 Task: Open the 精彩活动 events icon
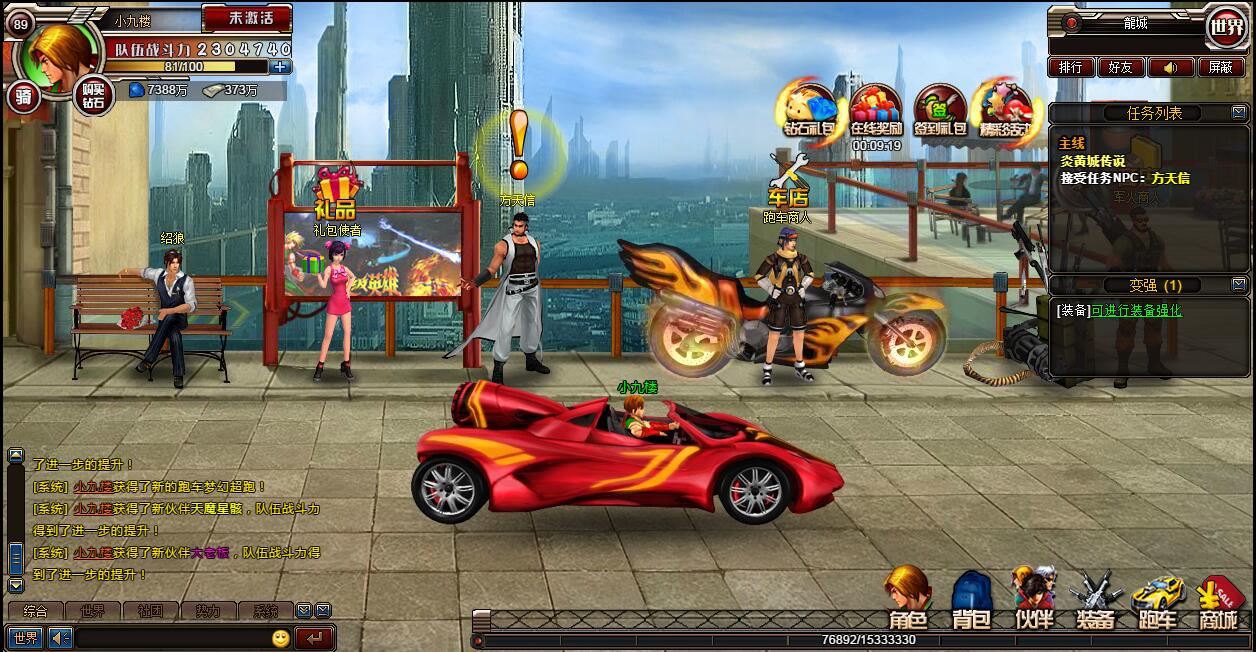pos(1004,108)
